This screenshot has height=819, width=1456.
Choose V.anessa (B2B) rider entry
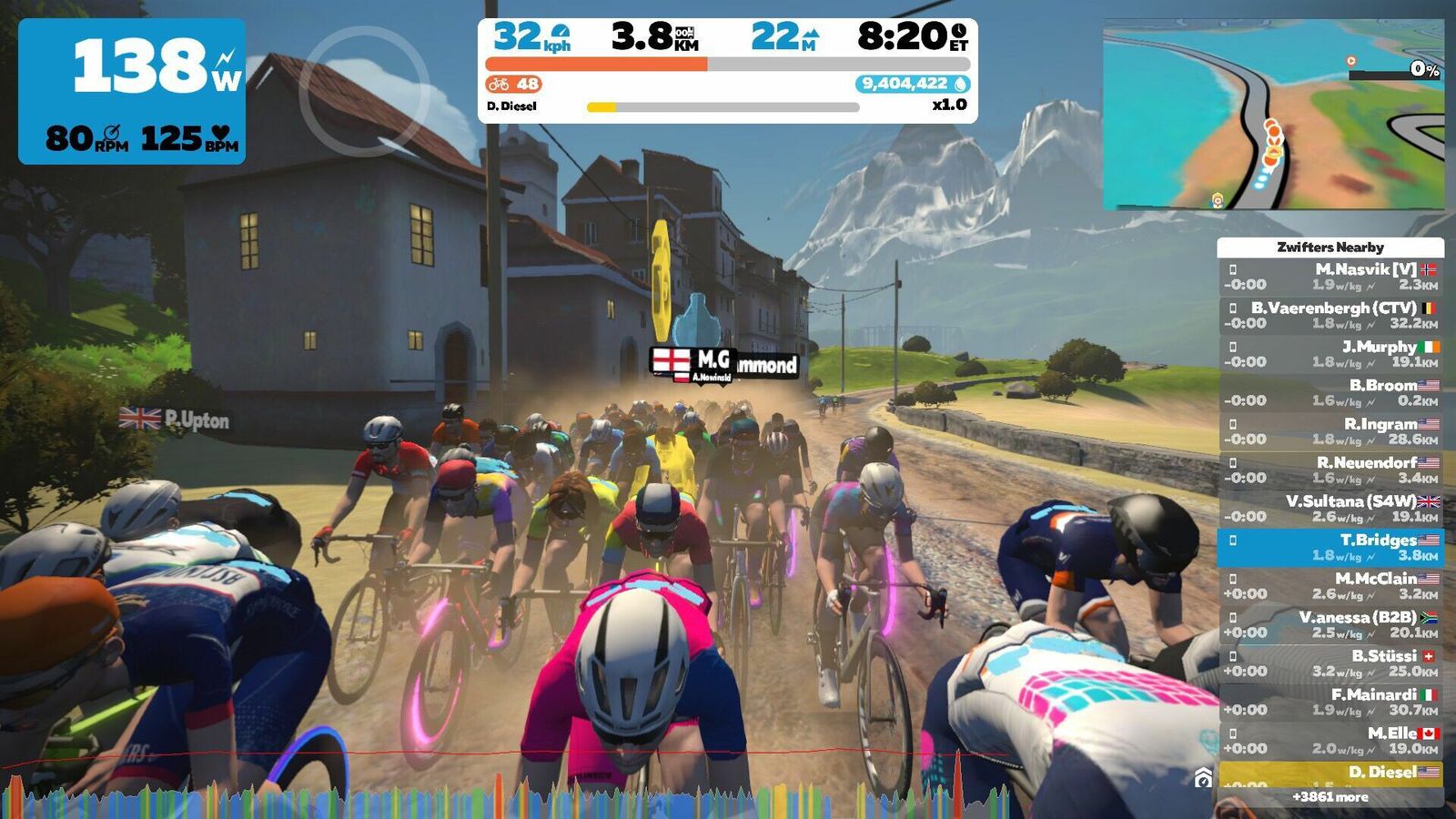pyautogui.click(x=1330, y=624)
